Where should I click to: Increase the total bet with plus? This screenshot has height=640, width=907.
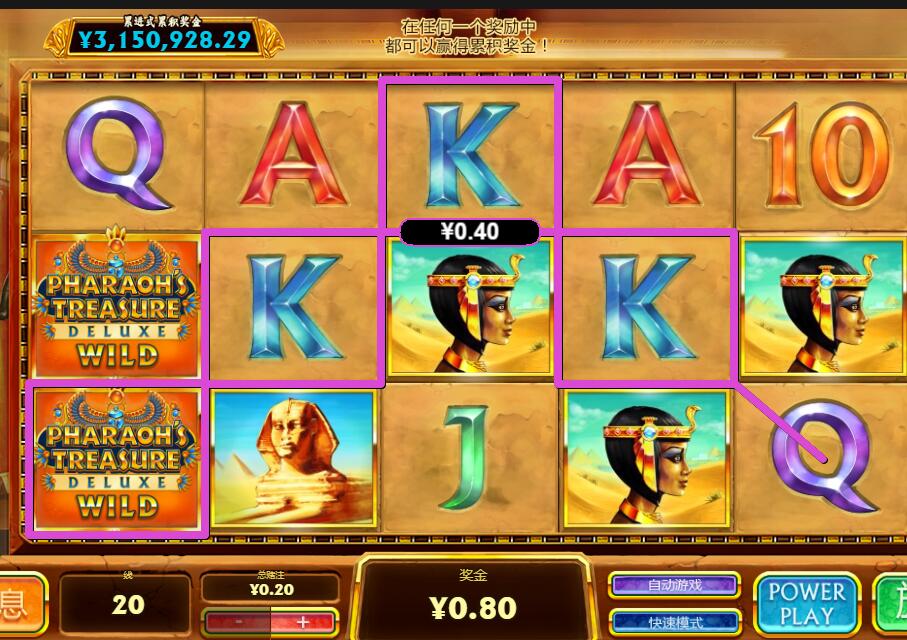point(302,621)
